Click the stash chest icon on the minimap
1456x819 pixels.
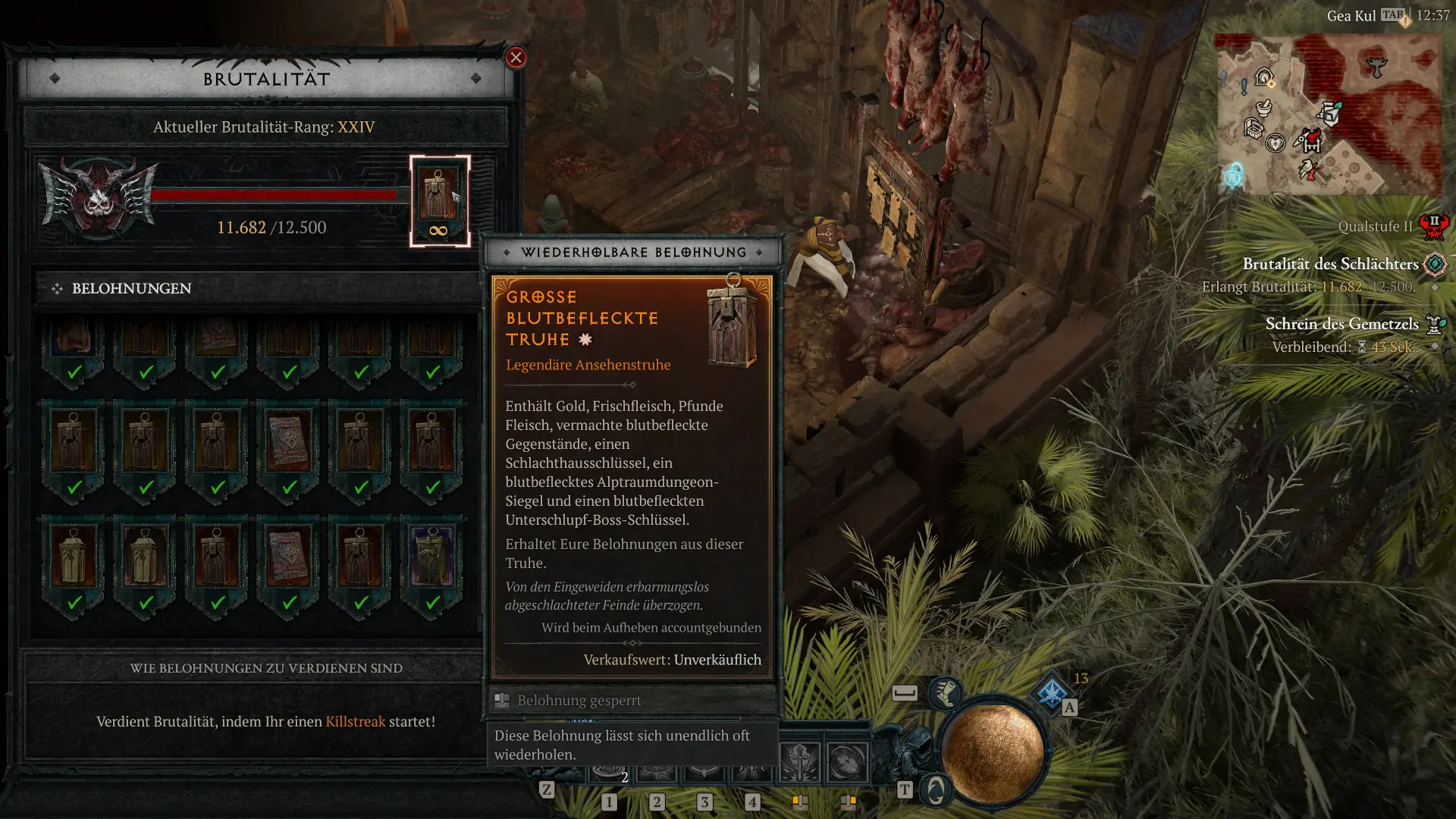(1254, 128)
